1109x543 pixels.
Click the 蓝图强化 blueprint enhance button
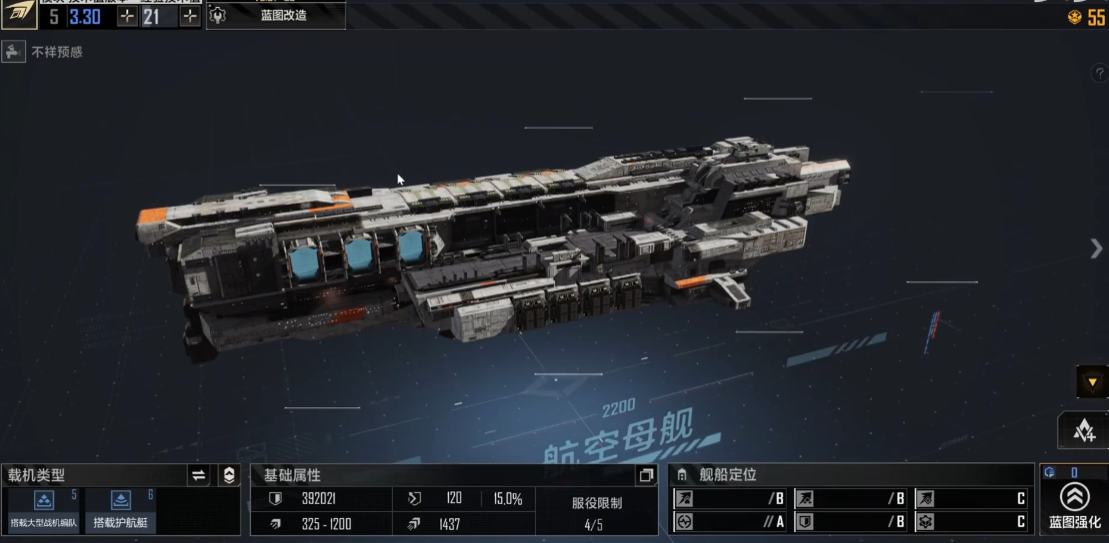tap(1075, 505)
